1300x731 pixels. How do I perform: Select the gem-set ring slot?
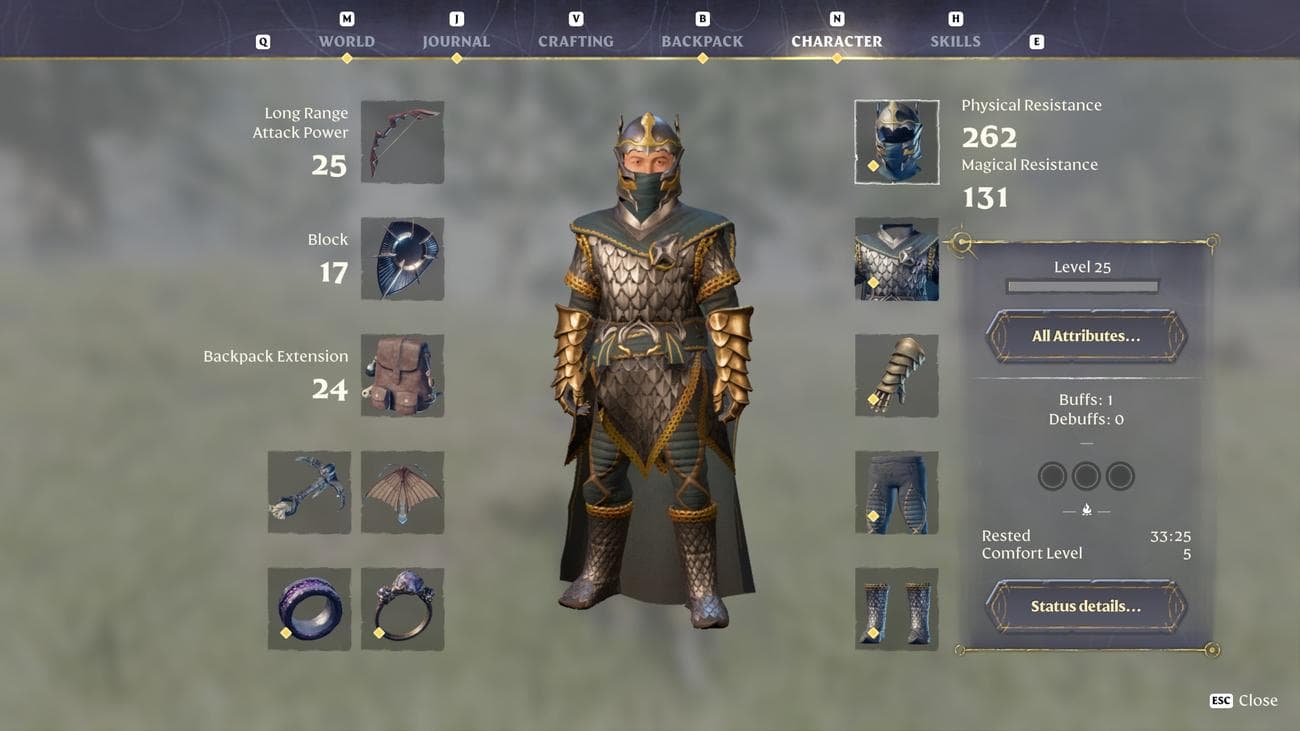coord(402,609)
